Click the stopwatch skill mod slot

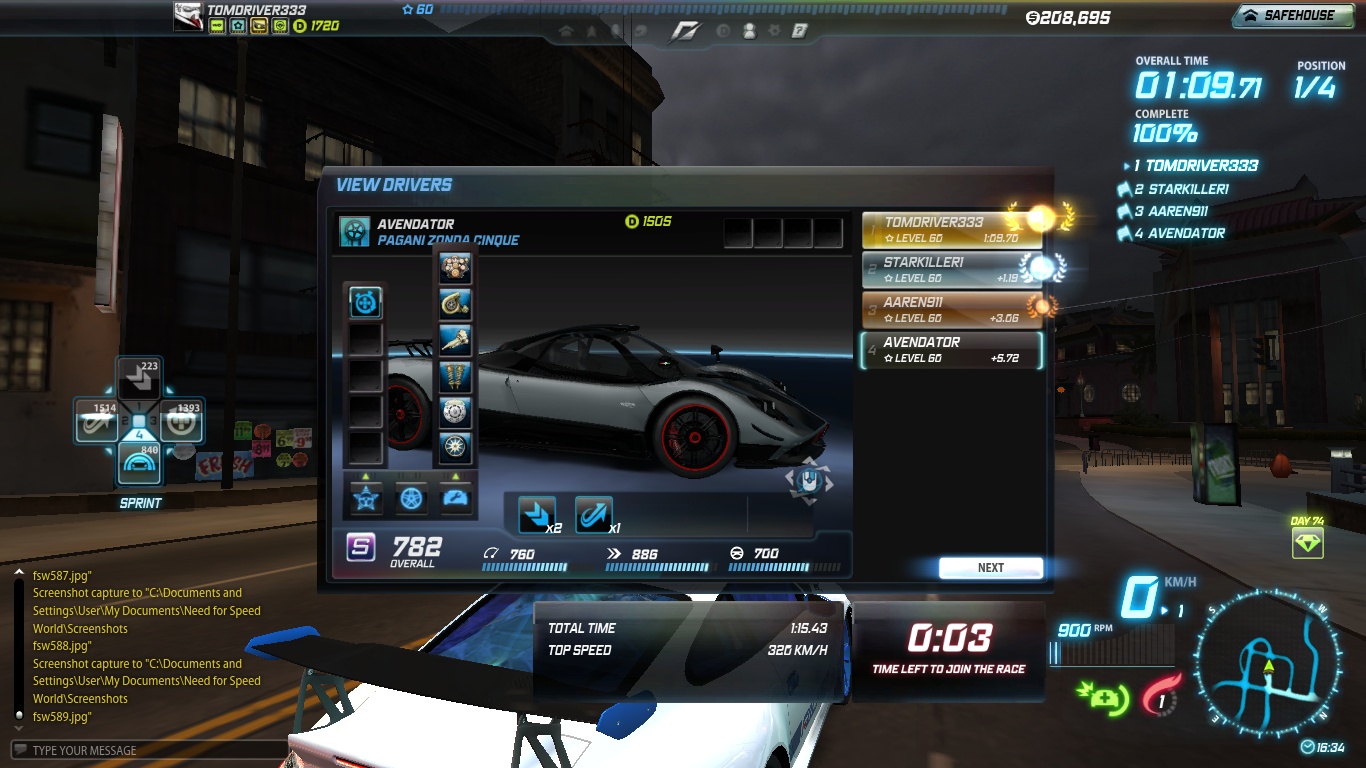(x=365, y=302)
